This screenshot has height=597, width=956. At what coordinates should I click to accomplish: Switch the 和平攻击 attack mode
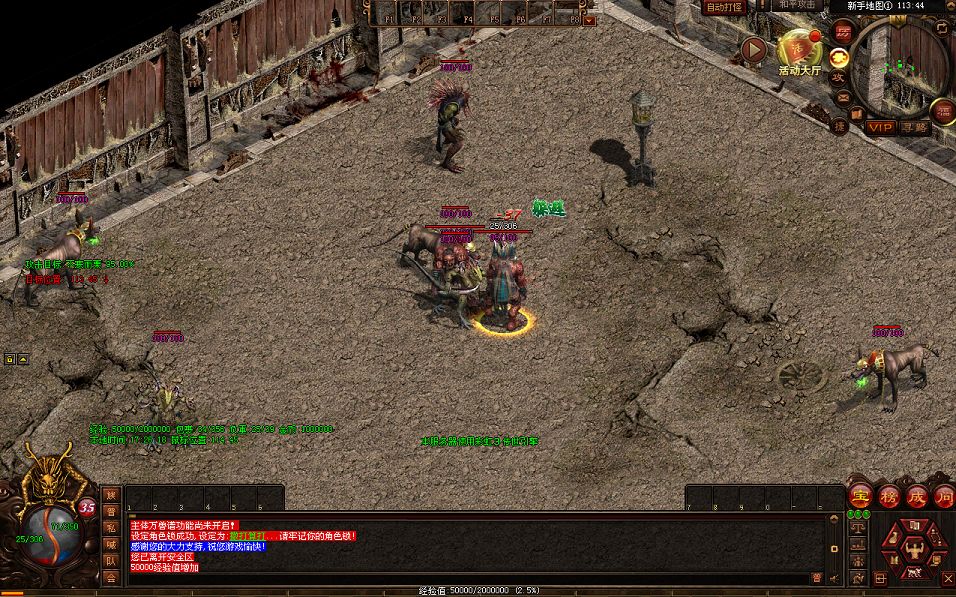(x=797, y=5)
